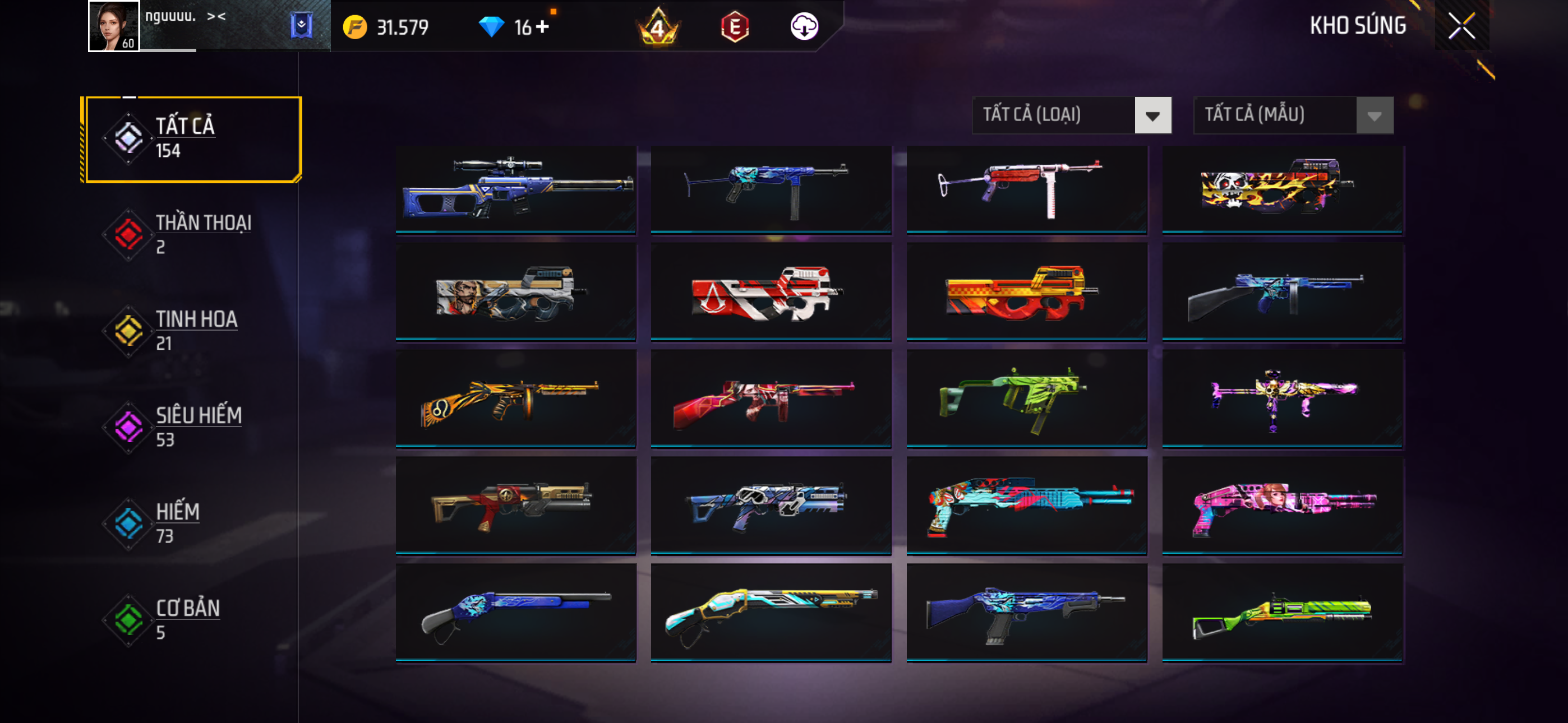1568x723 pixels.
Task: Select the blue scoped sniper rifle skin
Action: tap(515, 189)
